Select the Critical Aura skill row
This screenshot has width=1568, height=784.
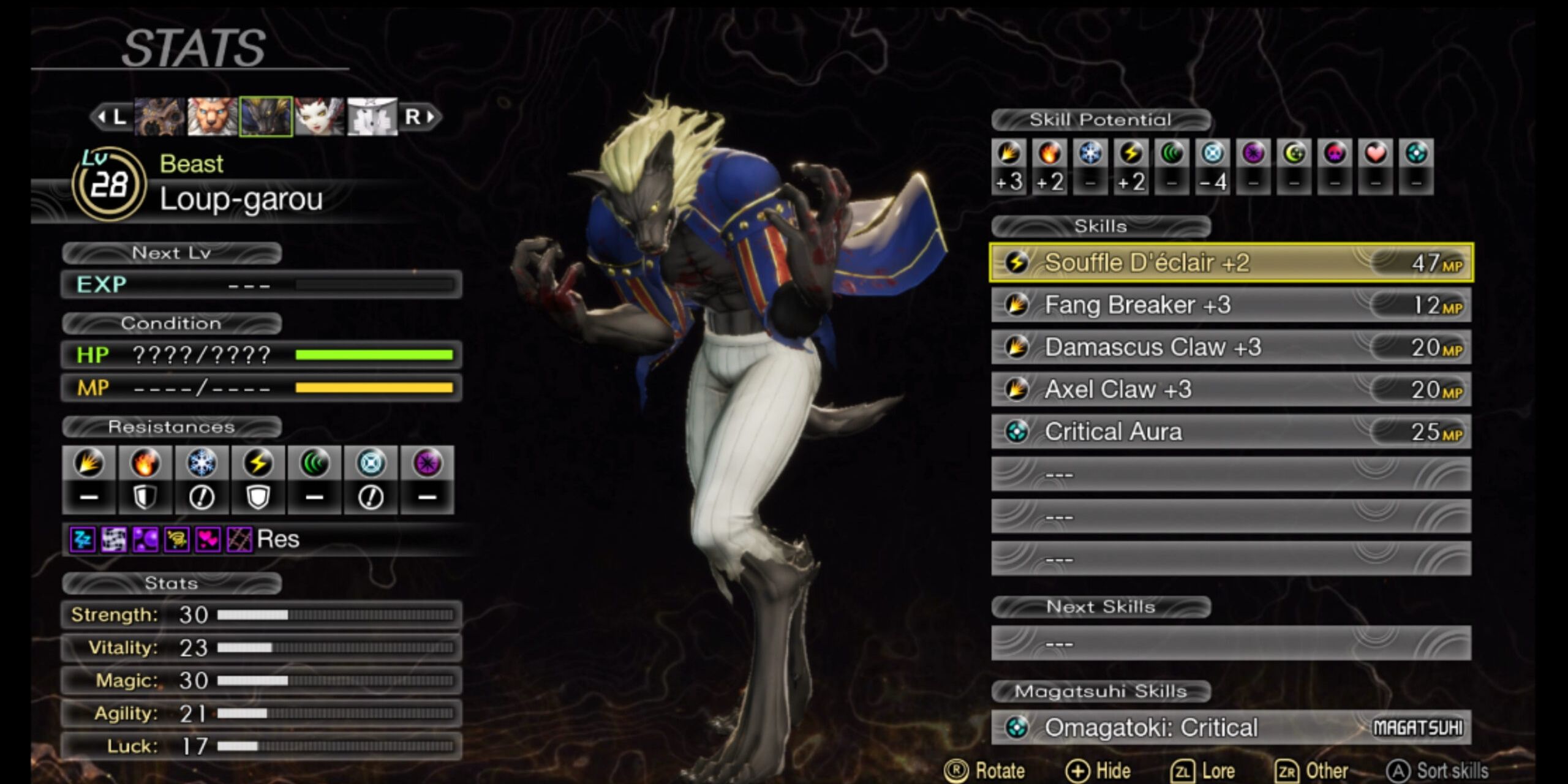click(1231, 432)
